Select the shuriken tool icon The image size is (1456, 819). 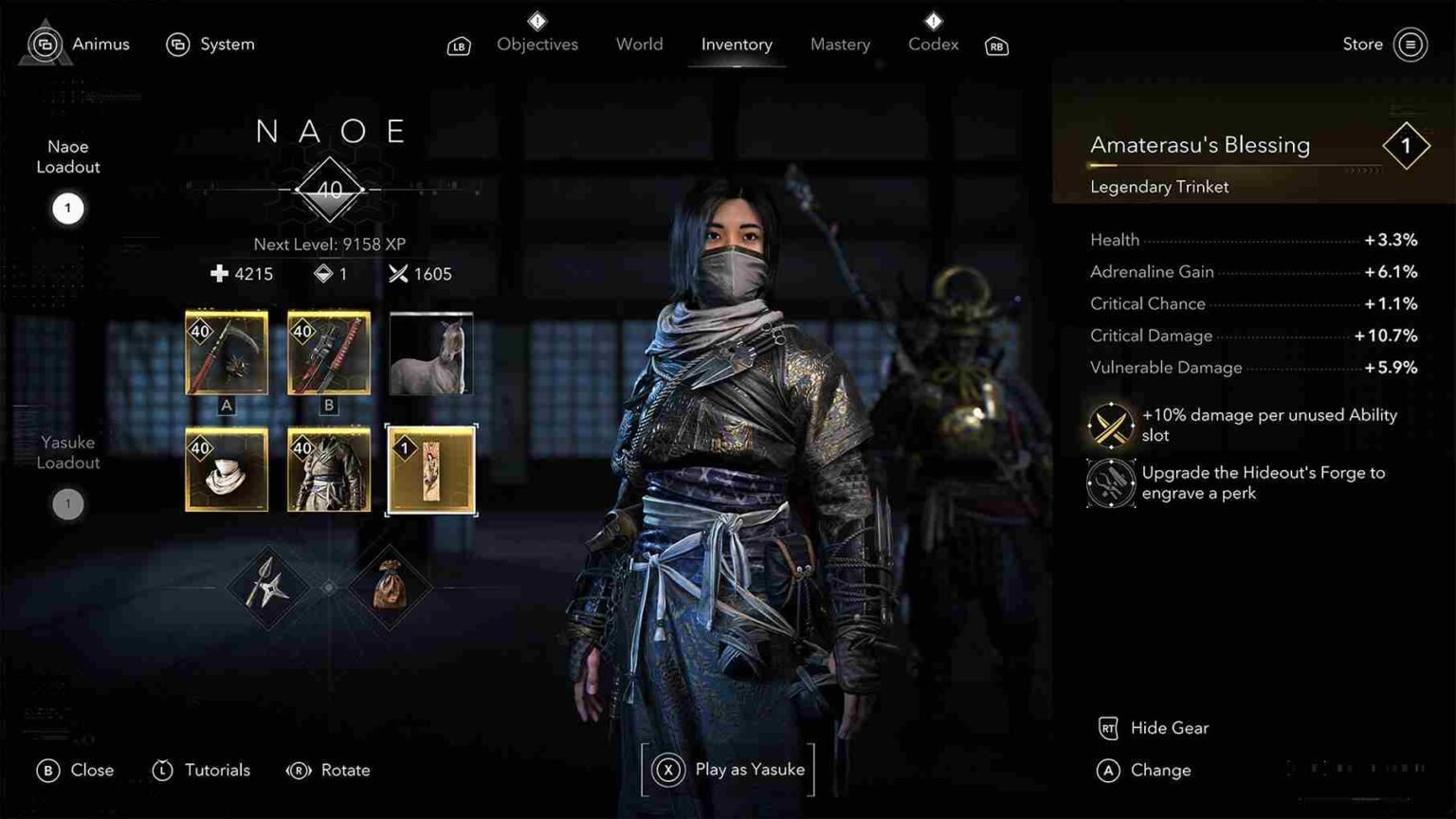269,588
